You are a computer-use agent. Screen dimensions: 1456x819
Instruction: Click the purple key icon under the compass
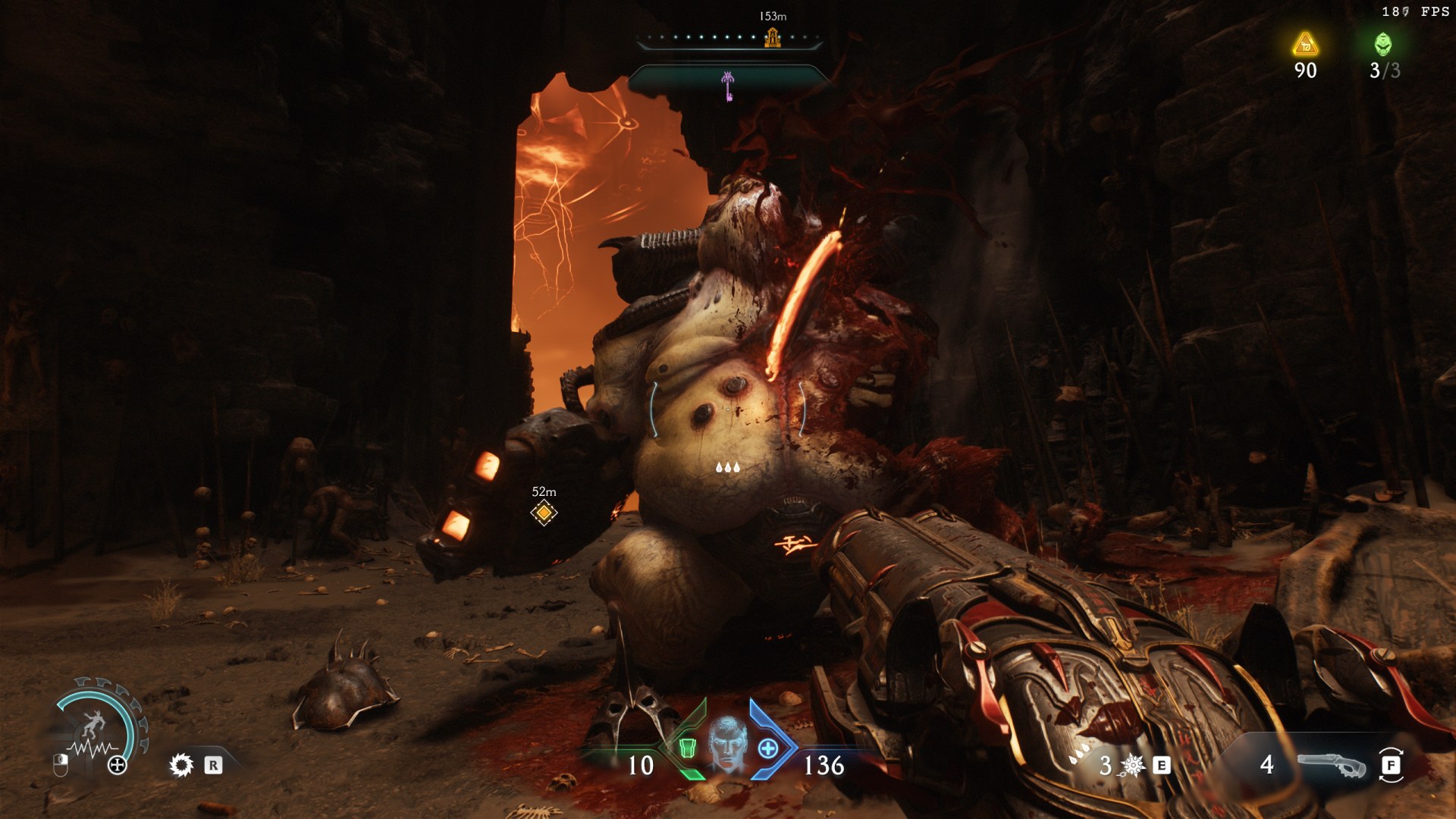728,86
